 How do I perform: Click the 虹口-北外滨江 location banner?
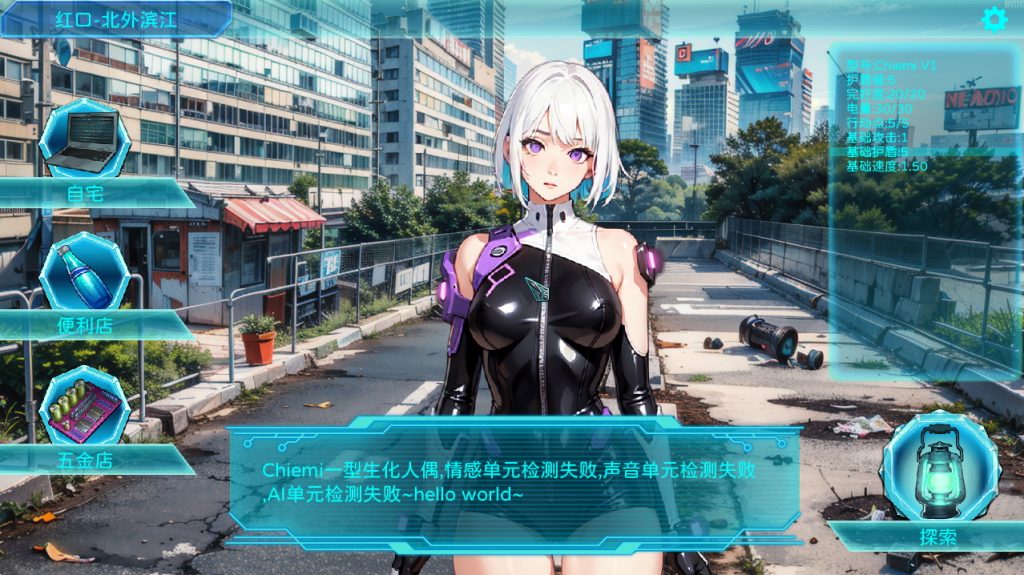115,19
